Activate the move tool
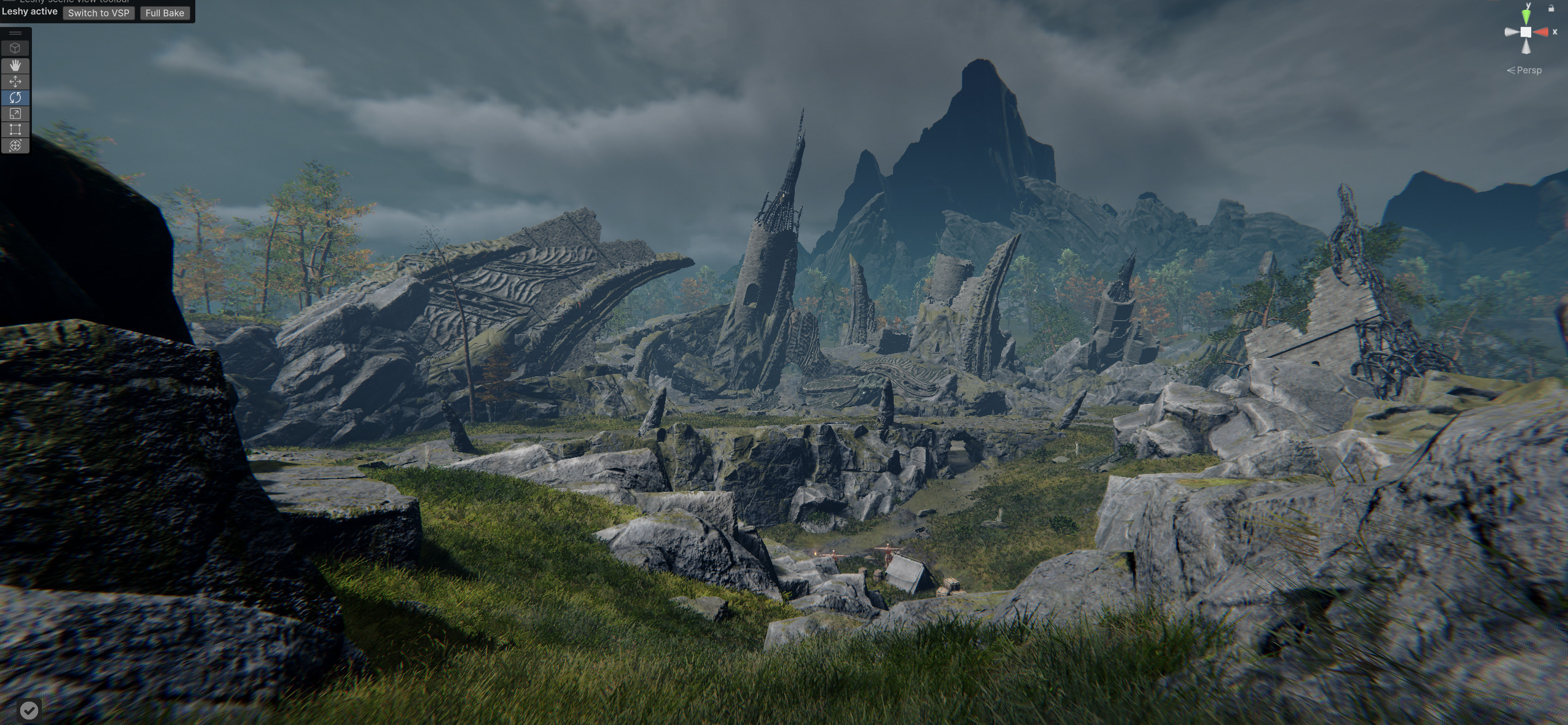Screen dimensions: 1568x725 click(x=15, y=81)
